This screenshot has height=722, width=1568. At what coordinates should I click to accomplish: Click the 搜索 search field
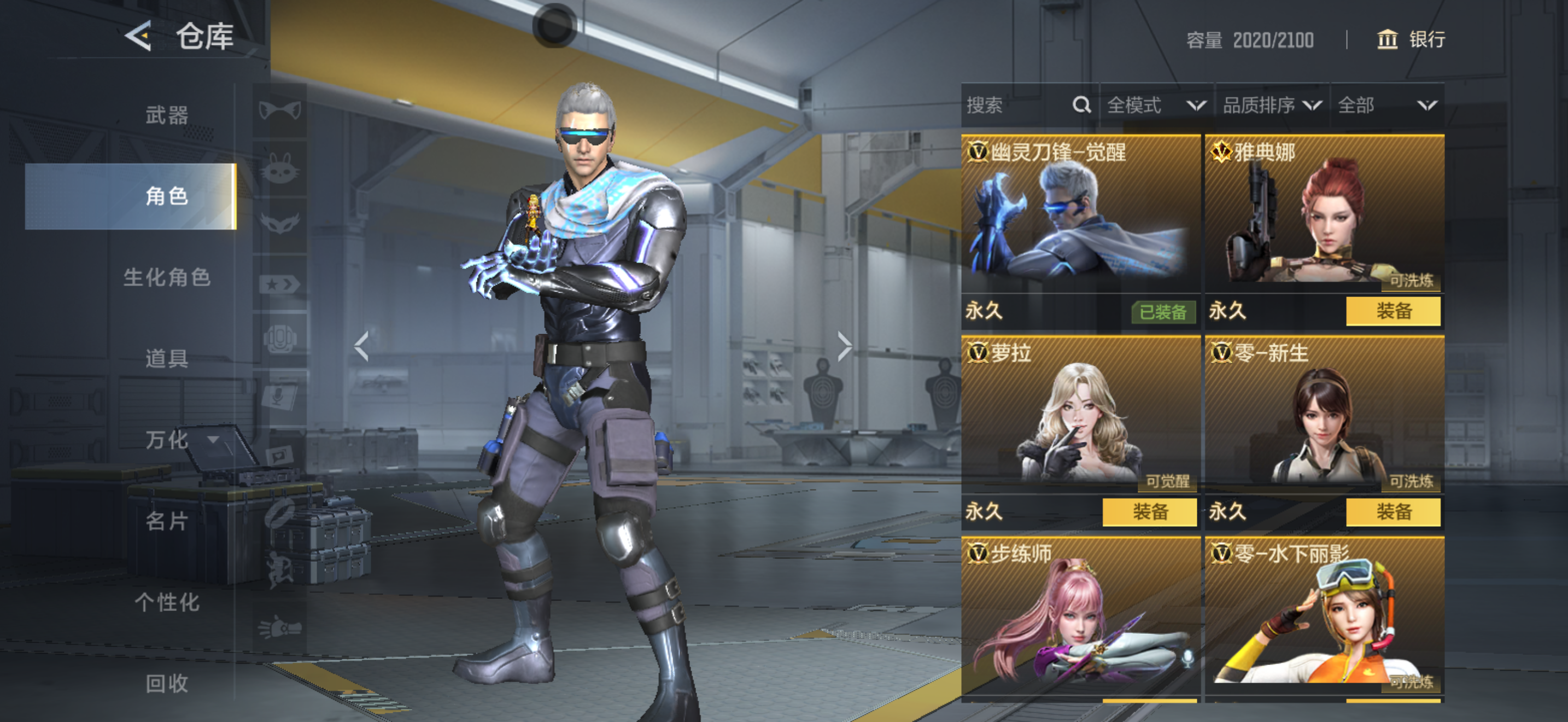(x=1016, y=106)
